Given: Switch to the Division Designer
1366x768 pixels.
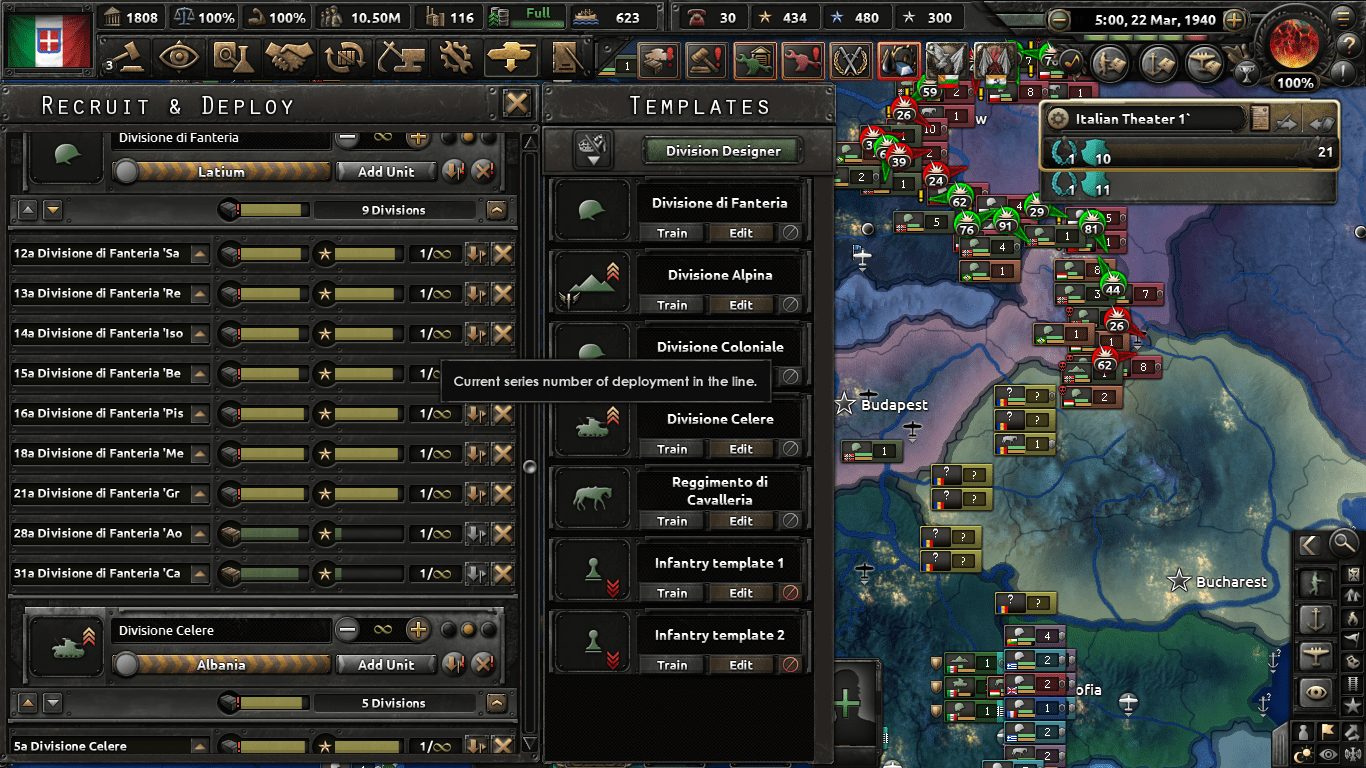Looking at the screenshot, I should (722, 151).
